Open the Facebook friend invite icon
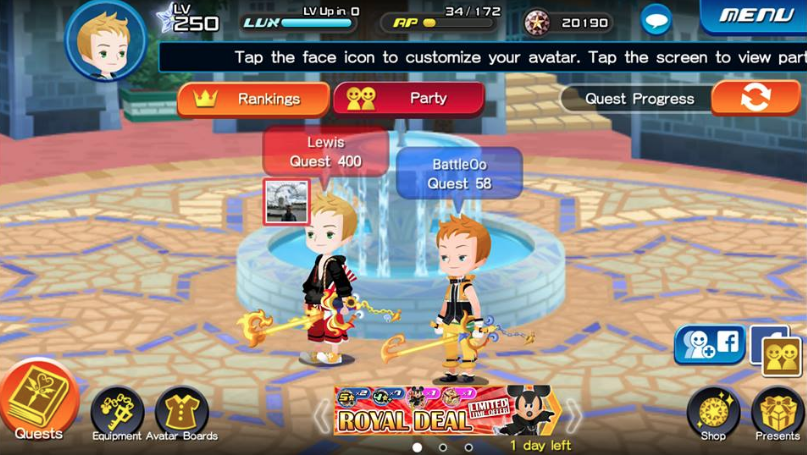This screenshot has width=807, height=455. pos(710,345)
